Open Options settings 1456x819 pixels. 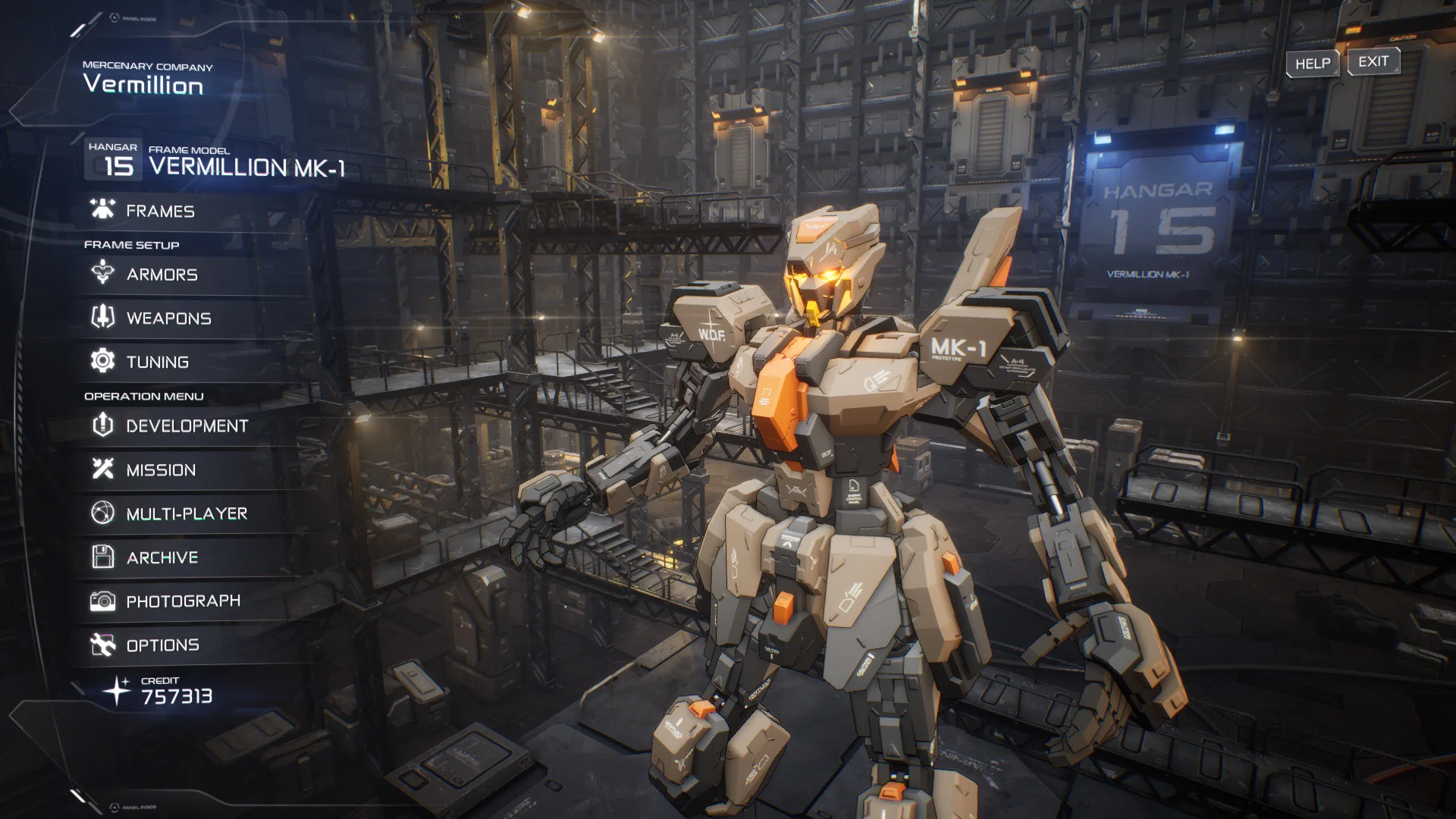162,645
